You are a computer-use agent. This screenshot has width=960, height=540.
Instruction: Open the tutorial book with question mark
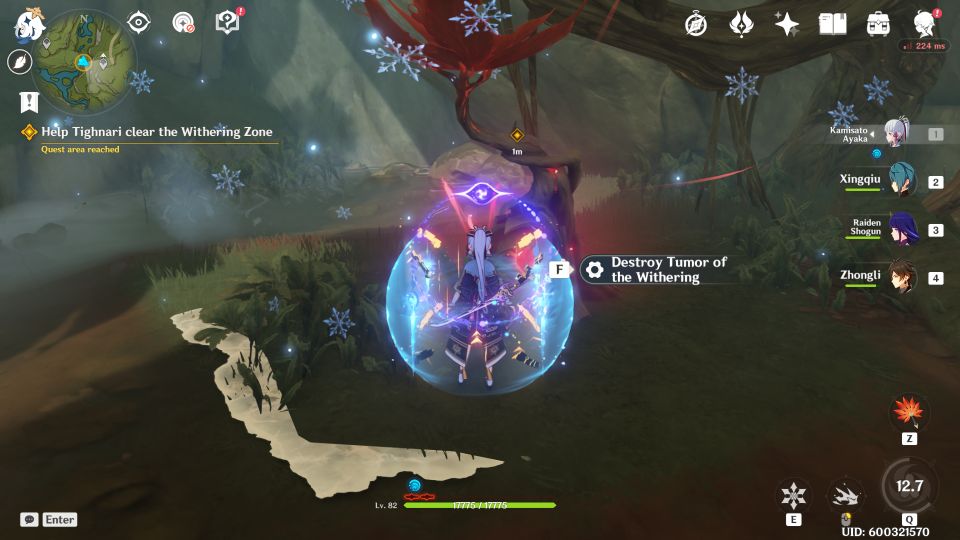pos(228,22)
